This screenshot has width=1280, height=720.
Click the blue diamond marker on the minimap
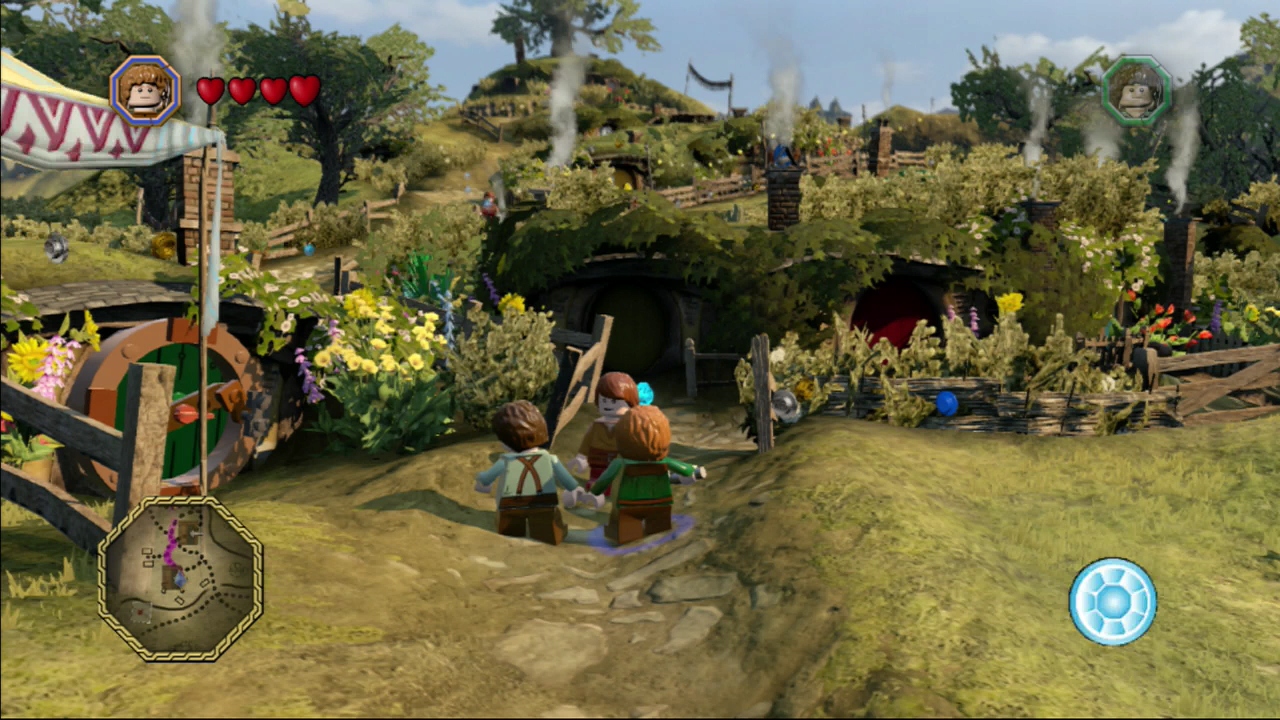tap(180, 580)
